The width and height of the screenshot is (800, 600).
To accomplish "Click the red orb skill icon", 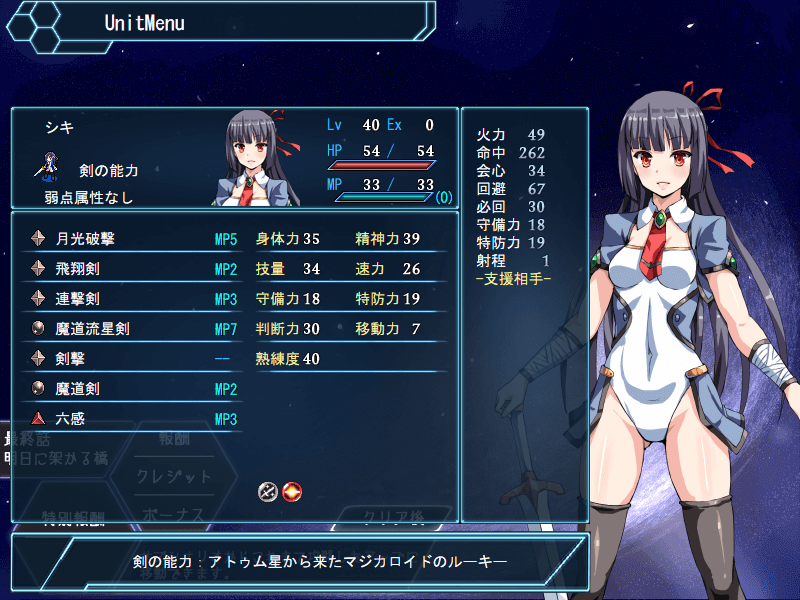I will pyautogui.click(x=291, y=491).
